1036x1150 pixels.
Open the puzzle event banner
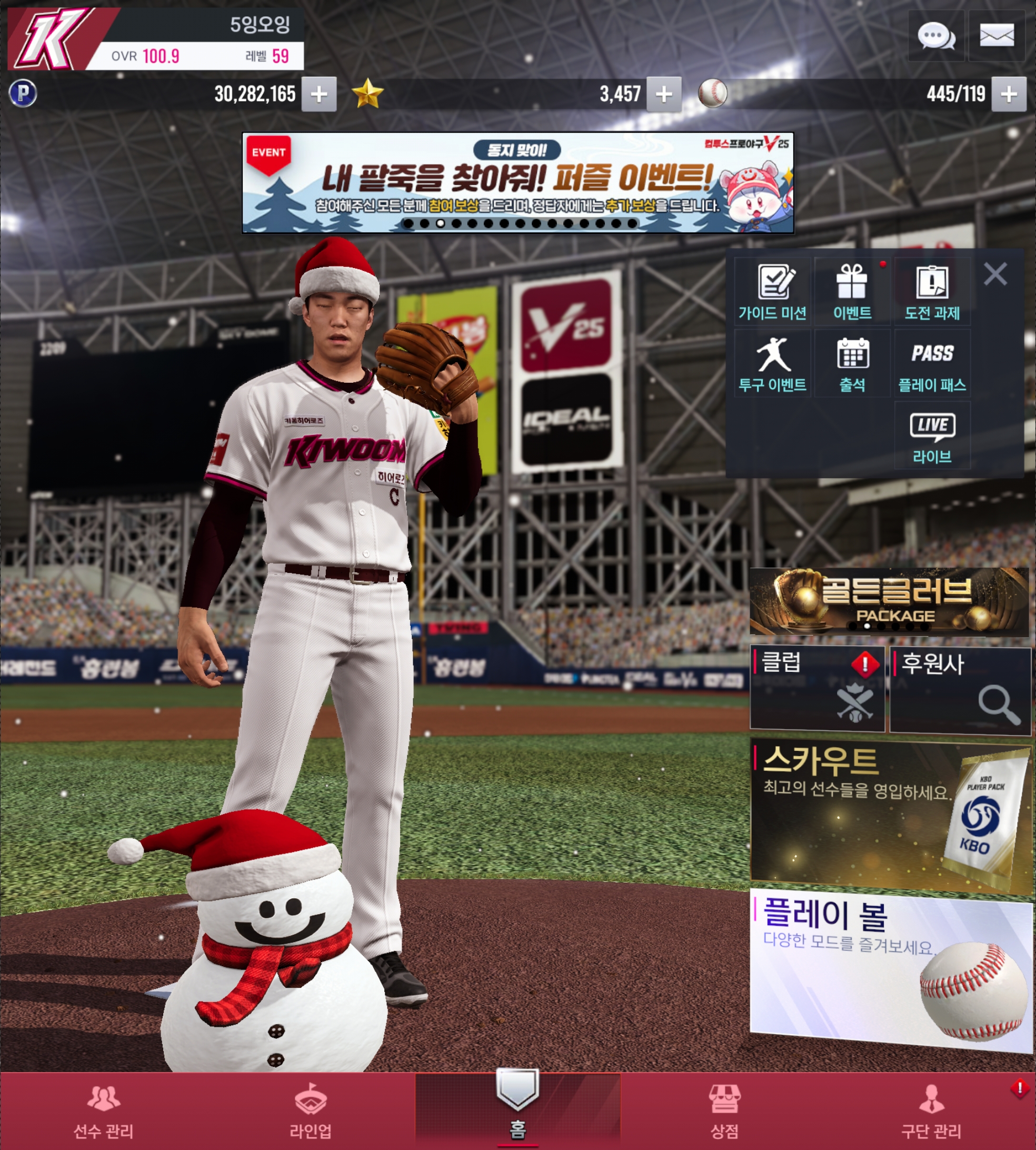[x=517, y=183]
